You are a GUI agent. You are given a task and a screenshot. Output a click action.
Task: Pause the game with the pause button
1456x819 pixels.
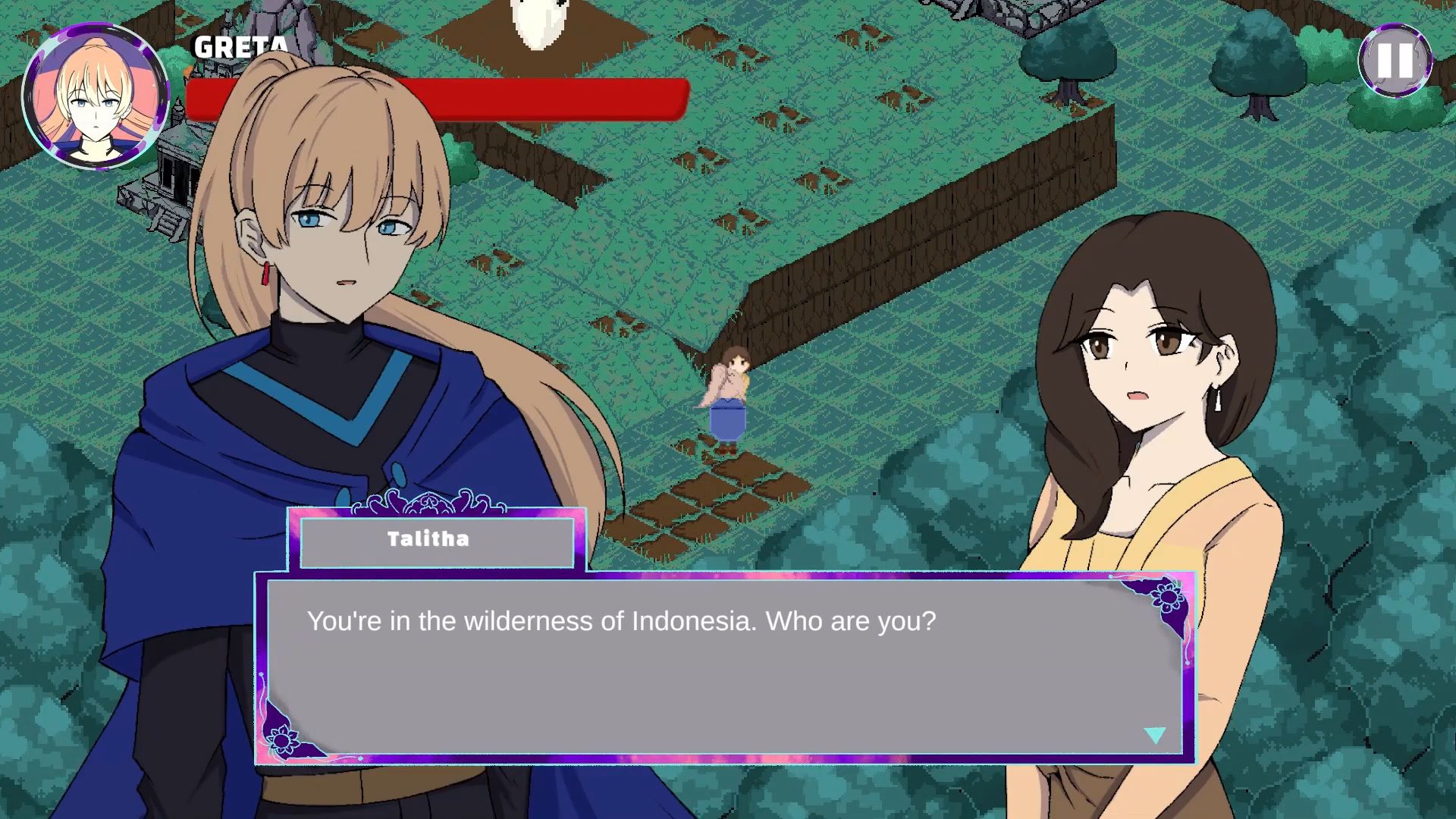1395,60
